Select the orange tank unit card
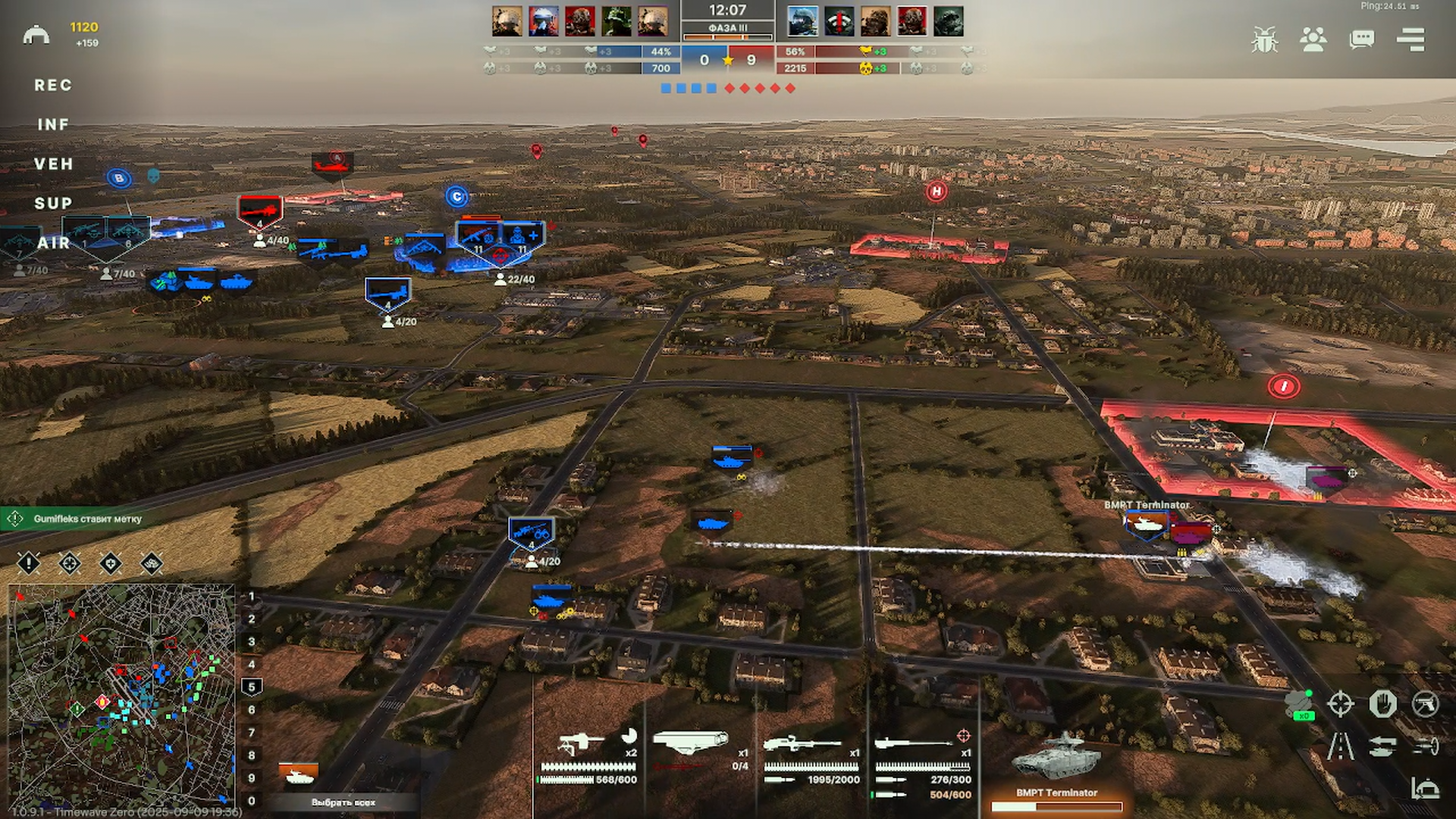The image size is (1456, 819). click(298, 775)
